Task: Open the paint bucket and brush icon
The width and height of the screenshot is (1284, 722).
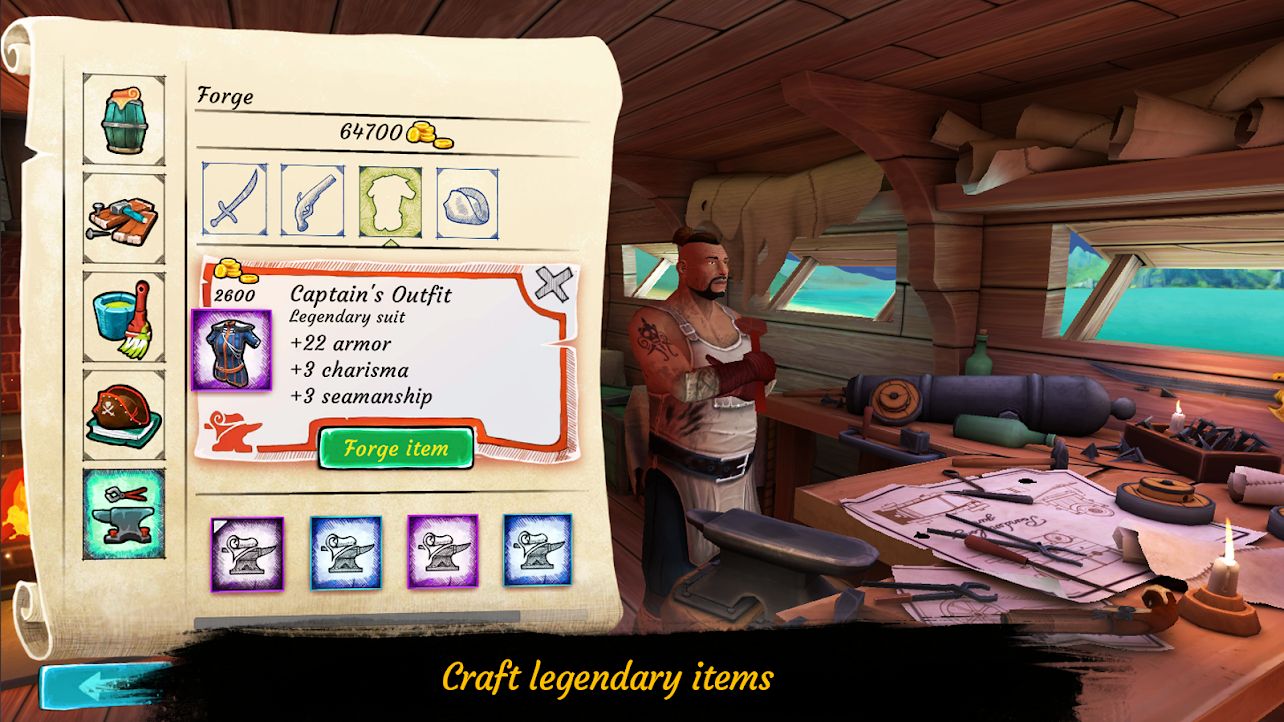Action: [122, 315]
